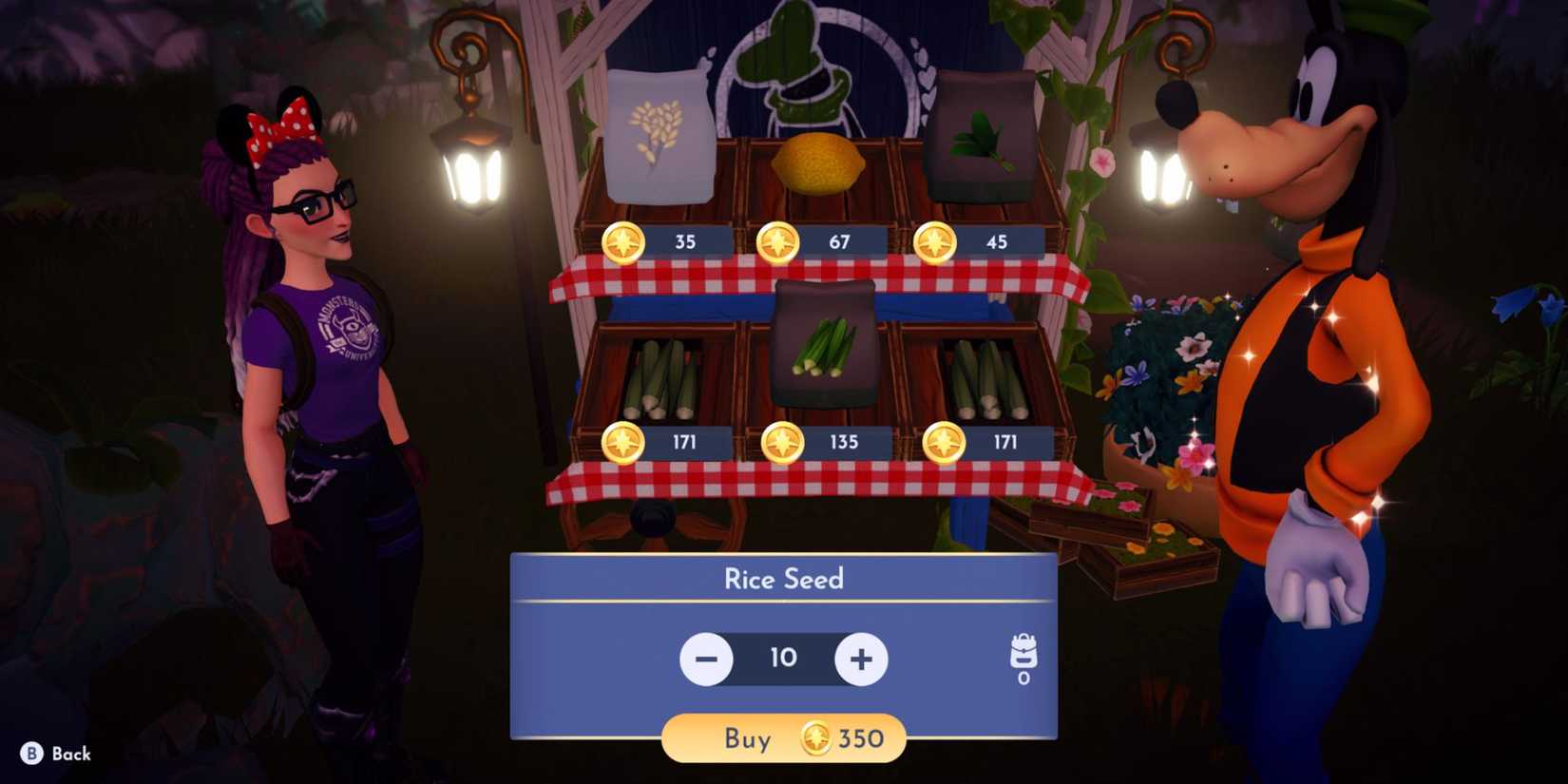Click the coin icon next to price 67
The width and height of the screenshot is (1568, 784).
pos(779,242)
